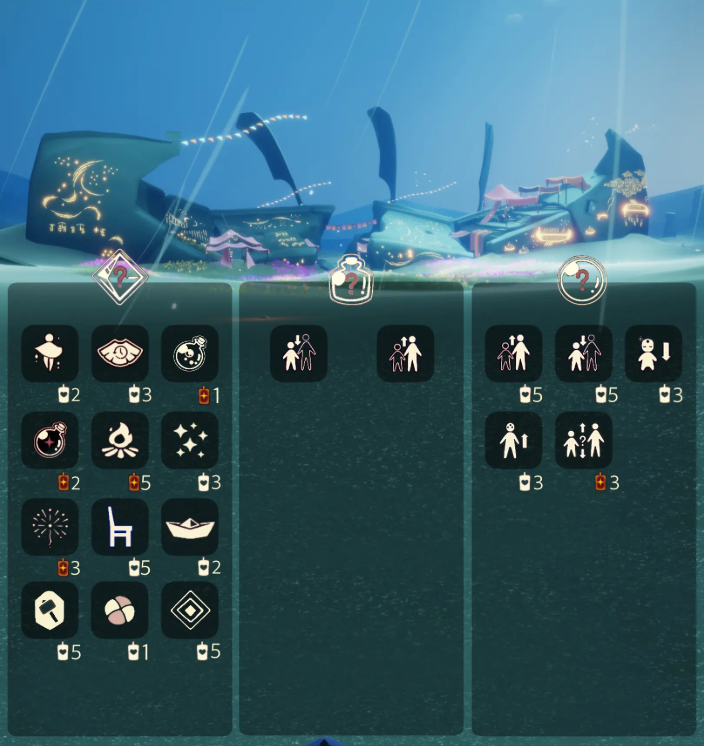The width and height of the screenshot is (704, 746).
Task: Select the four-petal ball icon
Action: tap(120, 610)
